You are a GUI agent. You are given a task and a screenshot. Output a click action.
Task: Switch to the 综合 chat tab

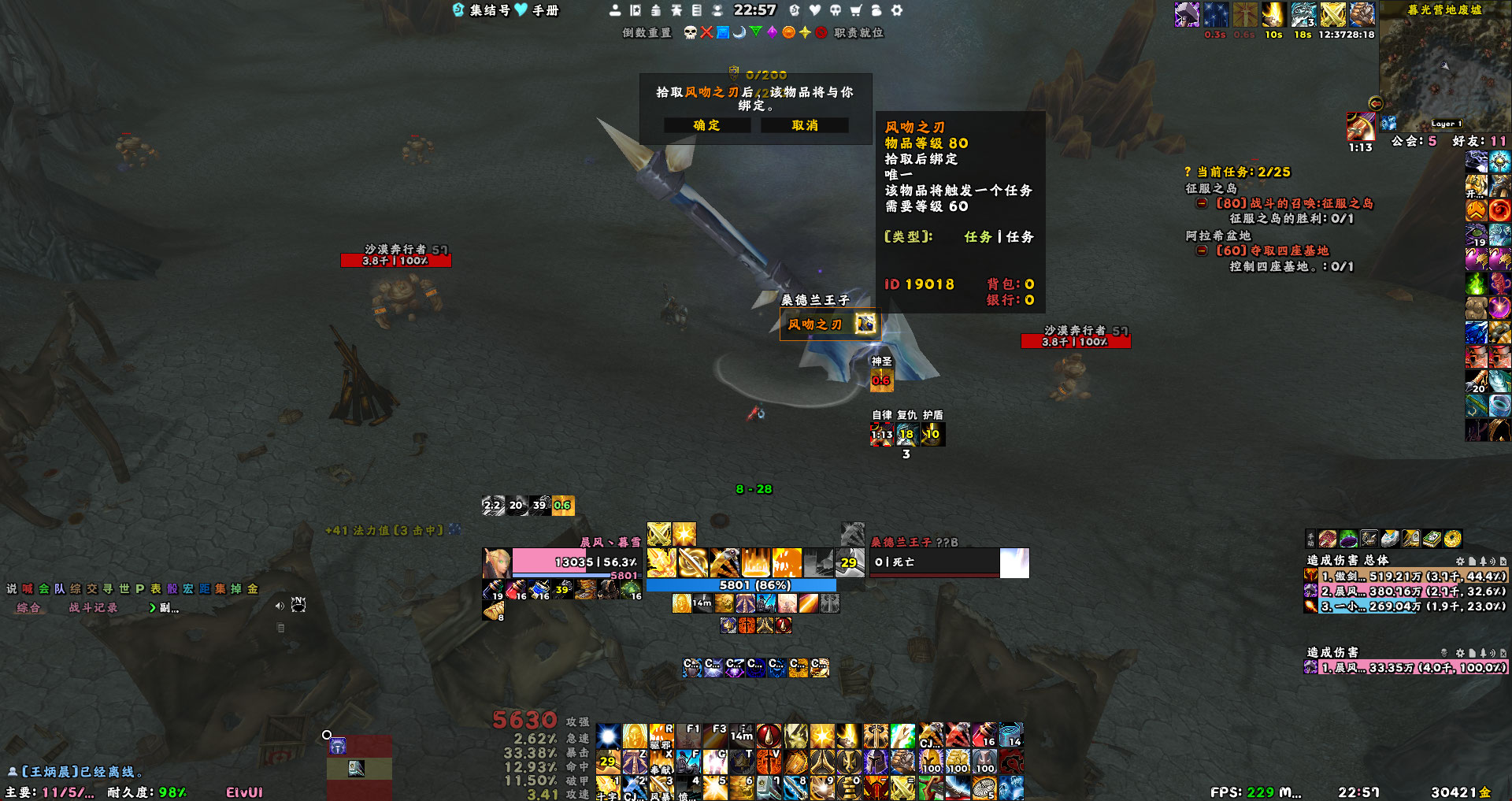pyautogui.click(x=28, y=607)
